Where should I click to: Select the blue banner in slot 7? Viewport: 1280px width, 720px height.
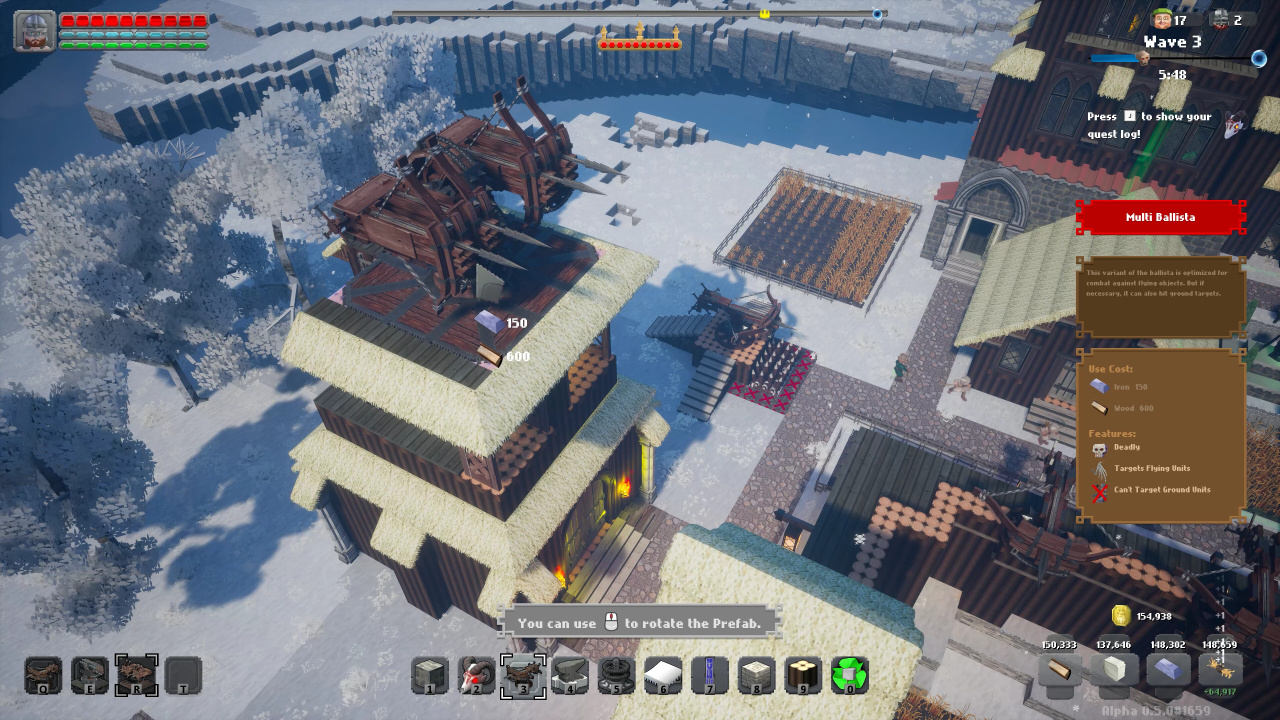[x=710, y=675]
